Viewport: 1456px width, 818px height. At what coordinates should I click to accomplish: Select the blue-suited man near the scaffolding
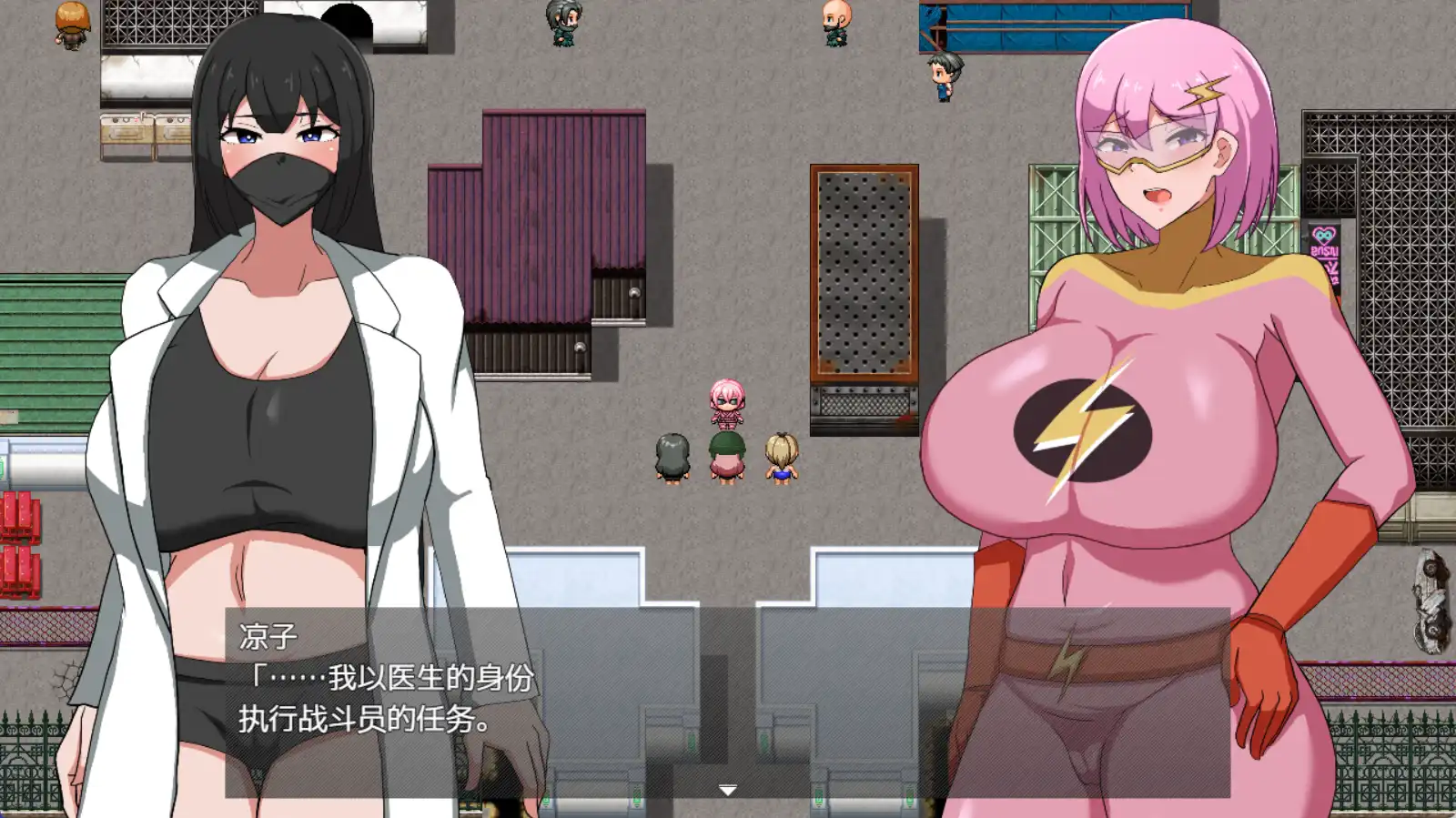944,77
